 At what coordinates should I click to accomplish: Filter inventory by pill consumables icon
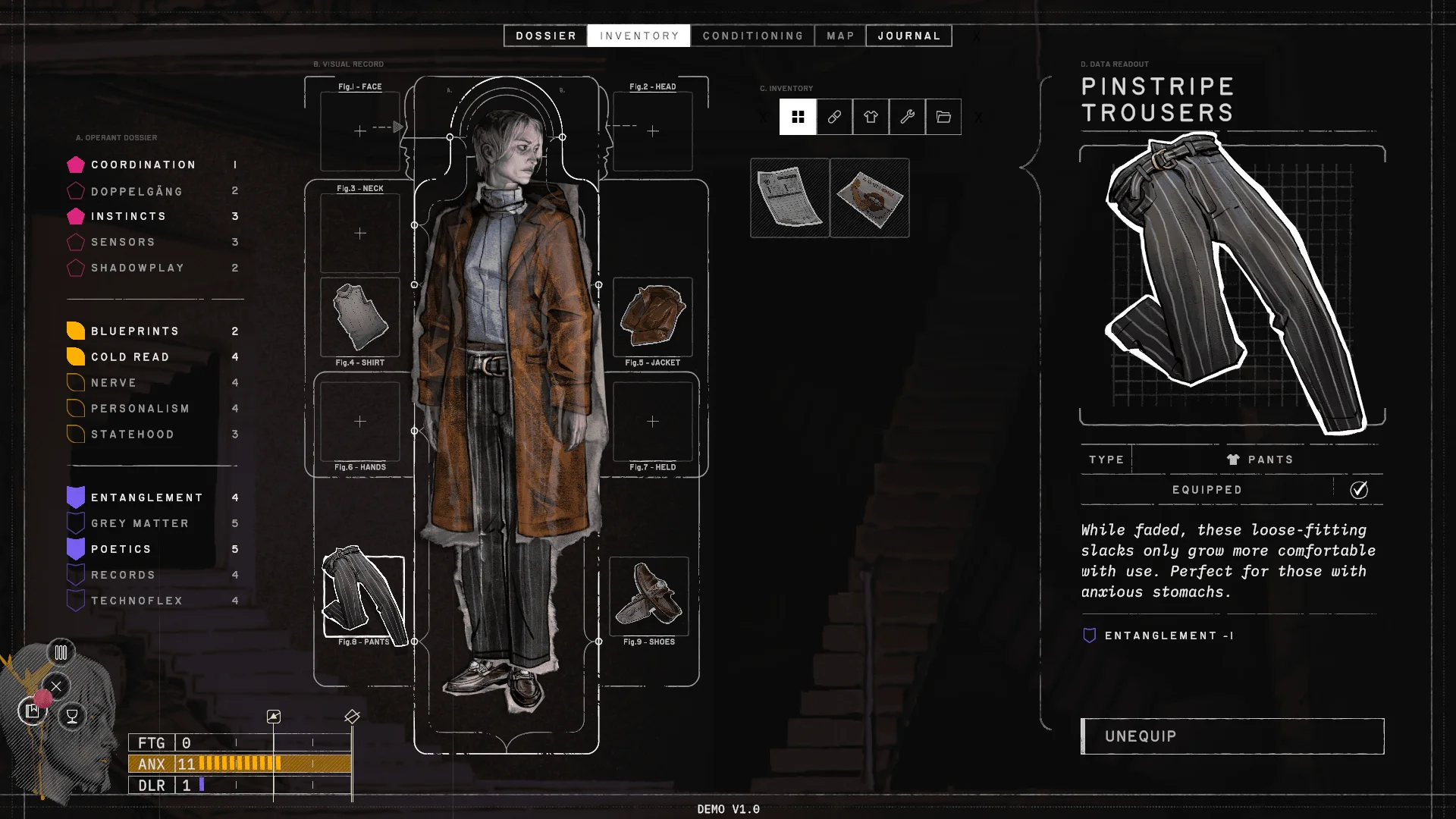pyautogui.click(x=834, y=117)
